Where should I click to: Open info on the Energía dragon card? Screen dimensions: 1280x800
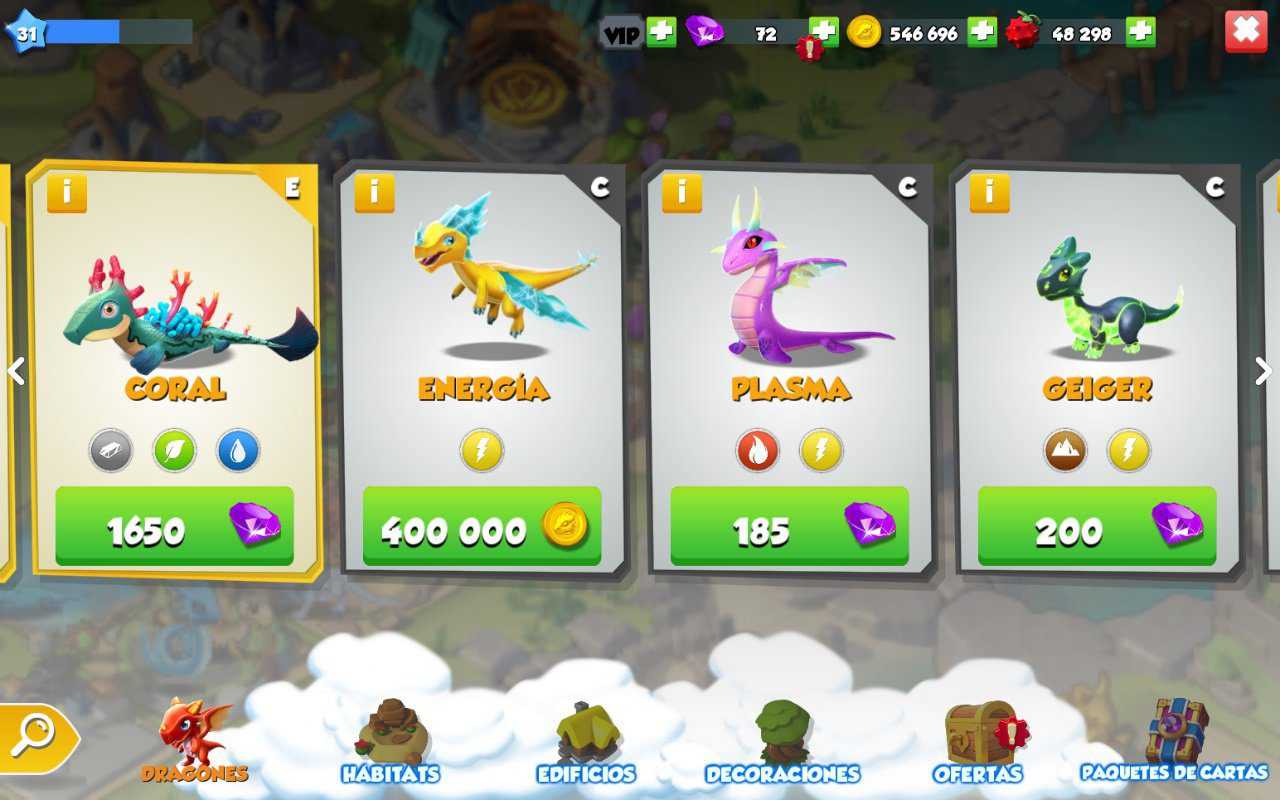tap(374, 192)
